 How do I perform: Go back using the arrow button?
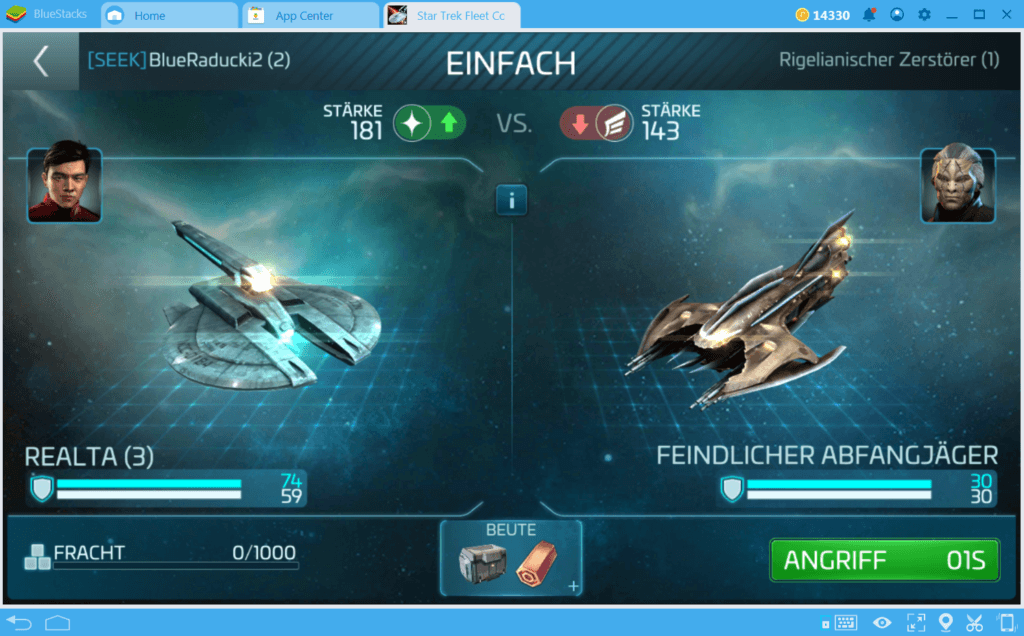41,62
